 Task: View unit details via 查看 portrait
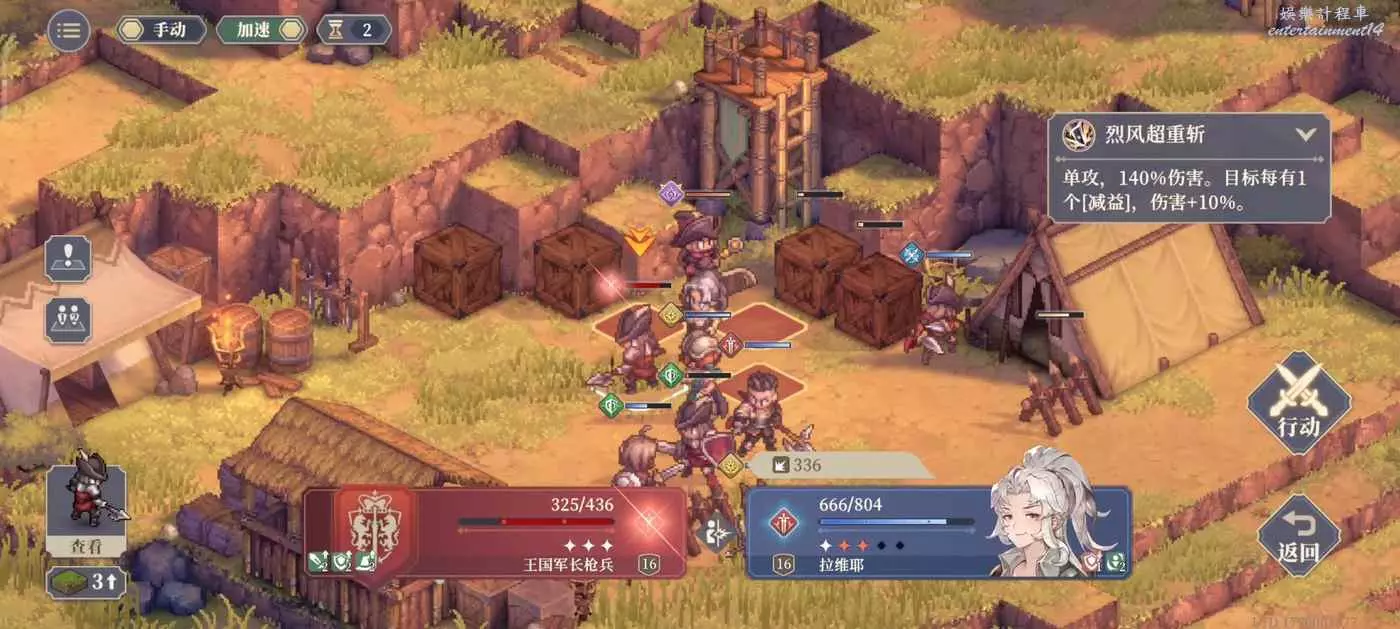pyautogui.click(x=86, y=511)
